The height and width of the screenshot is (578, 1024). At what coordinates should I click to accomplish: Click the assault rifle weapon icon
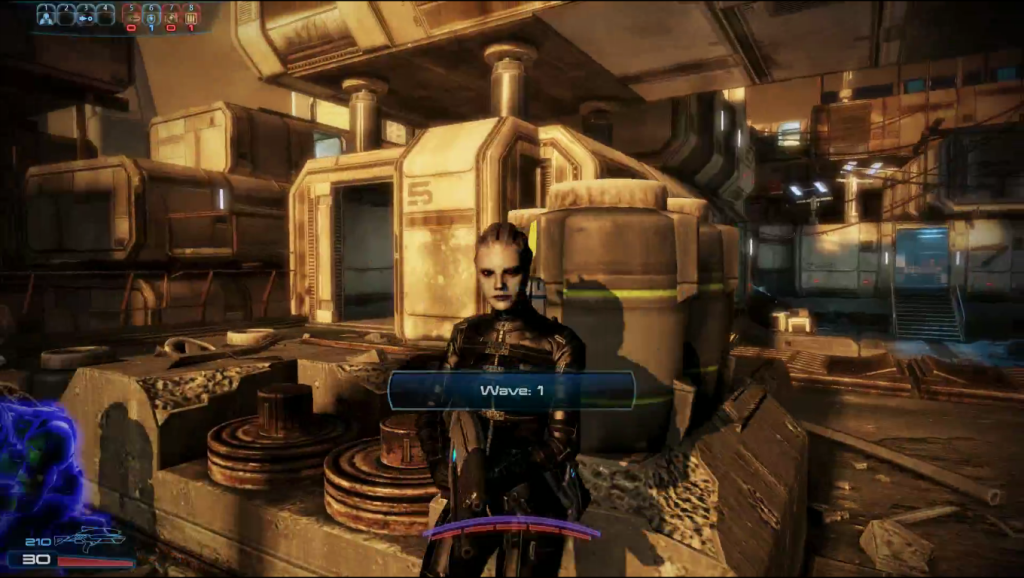(x=90, y=540)
